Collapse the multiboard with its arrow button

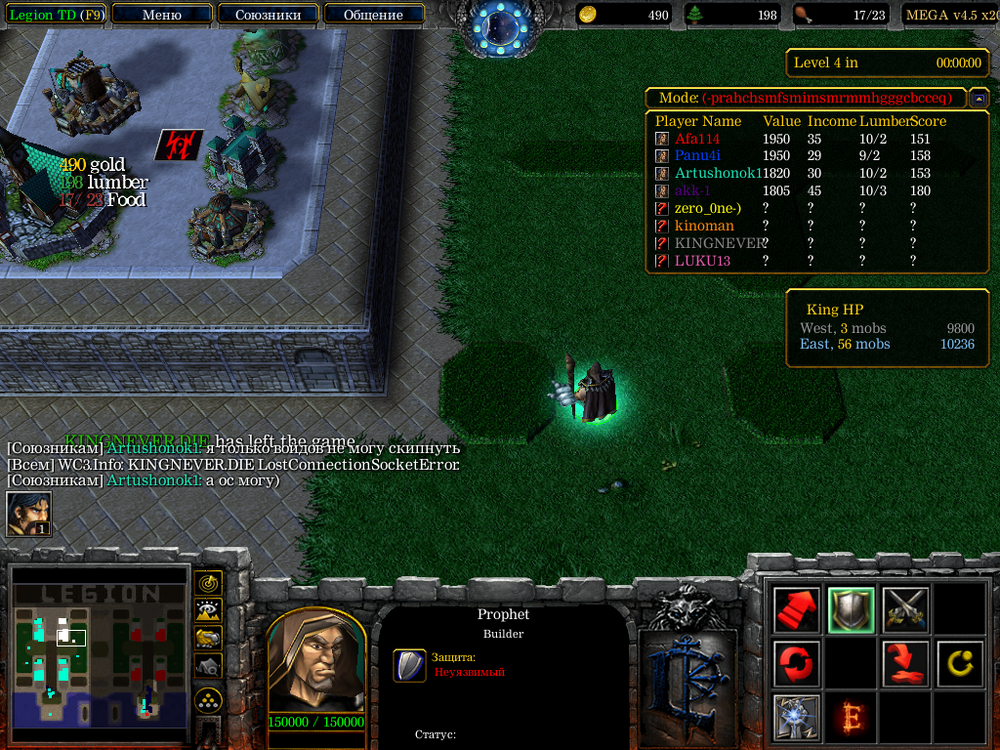pos(979,98)
